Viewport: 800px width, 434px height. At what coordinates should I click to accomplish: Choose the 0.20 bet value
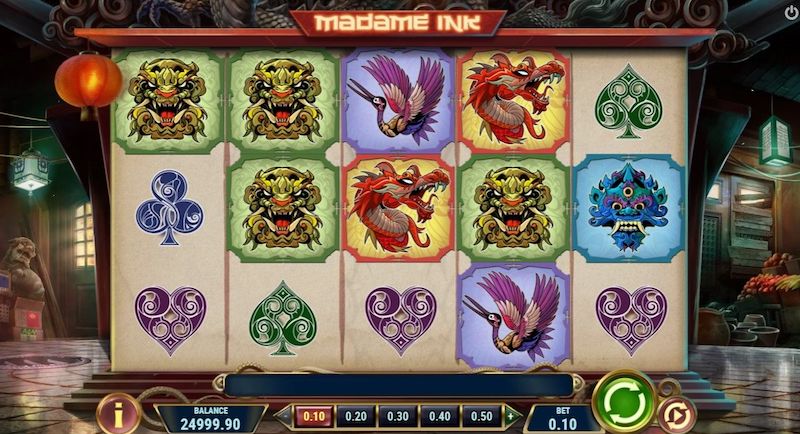355,416
